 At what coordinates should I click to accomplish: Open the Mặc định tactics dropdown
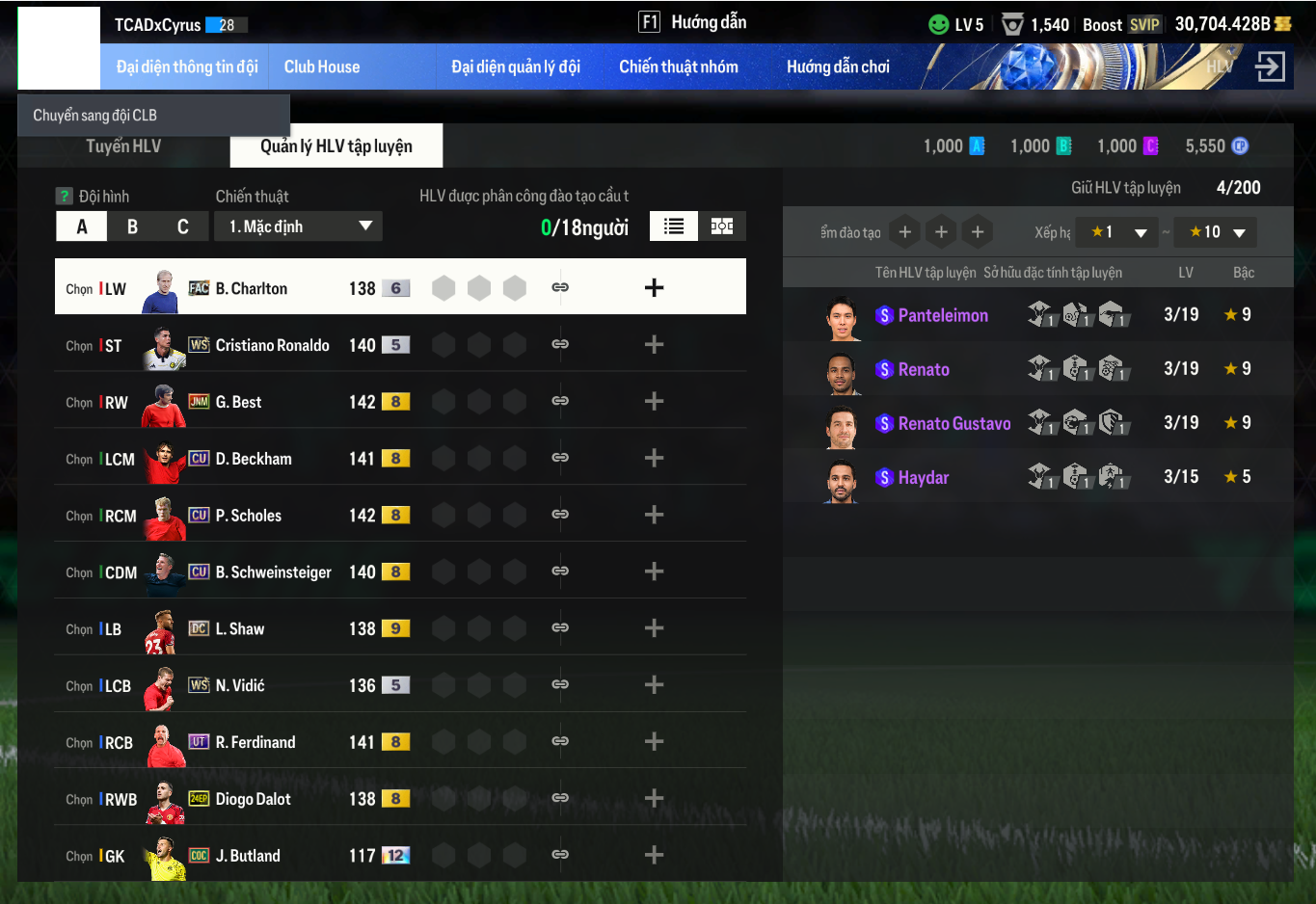[299, 226]
